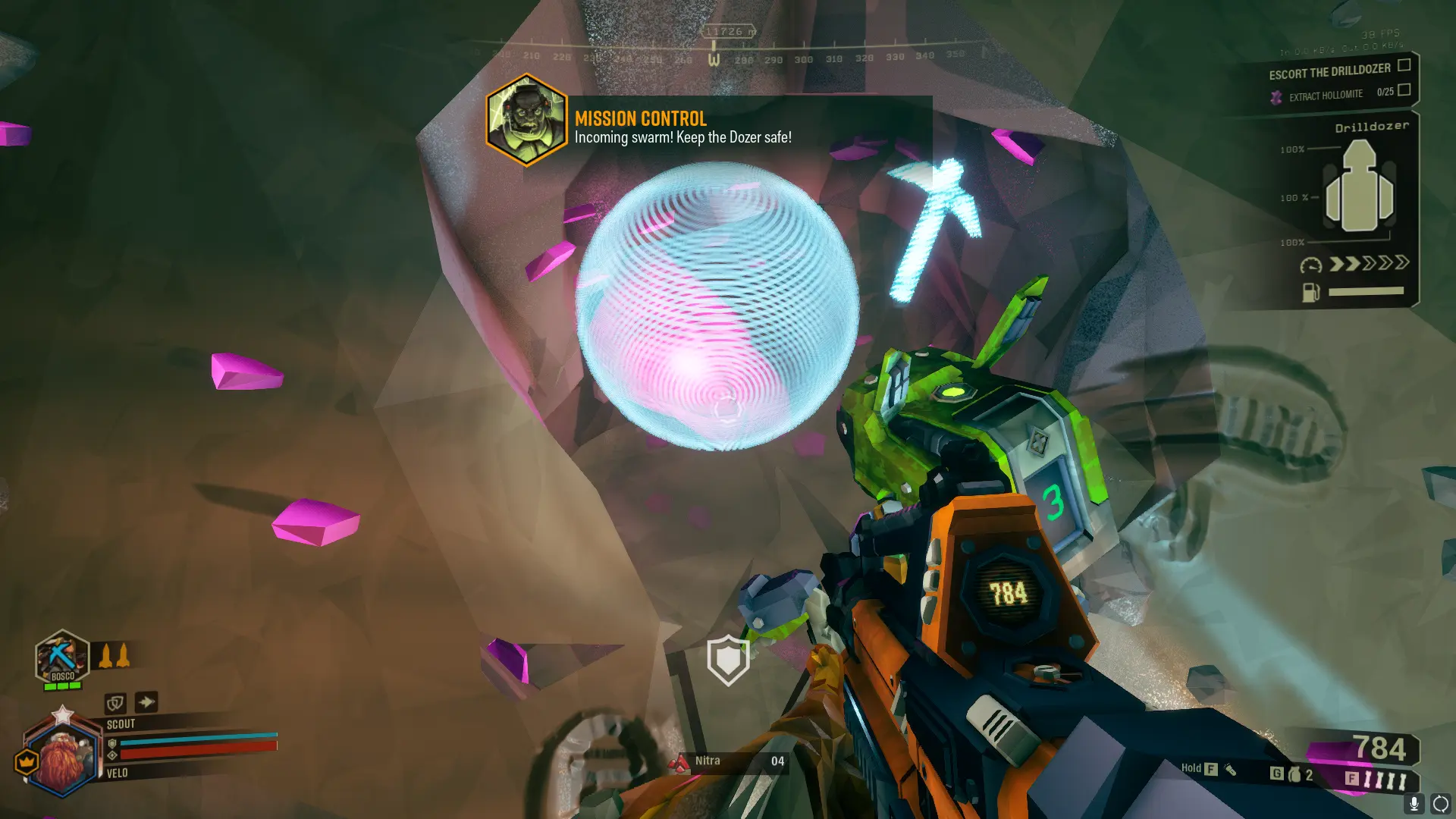Click Bosco's rocket ammo icons
The image size is (1456, 819).
[114, 655]
